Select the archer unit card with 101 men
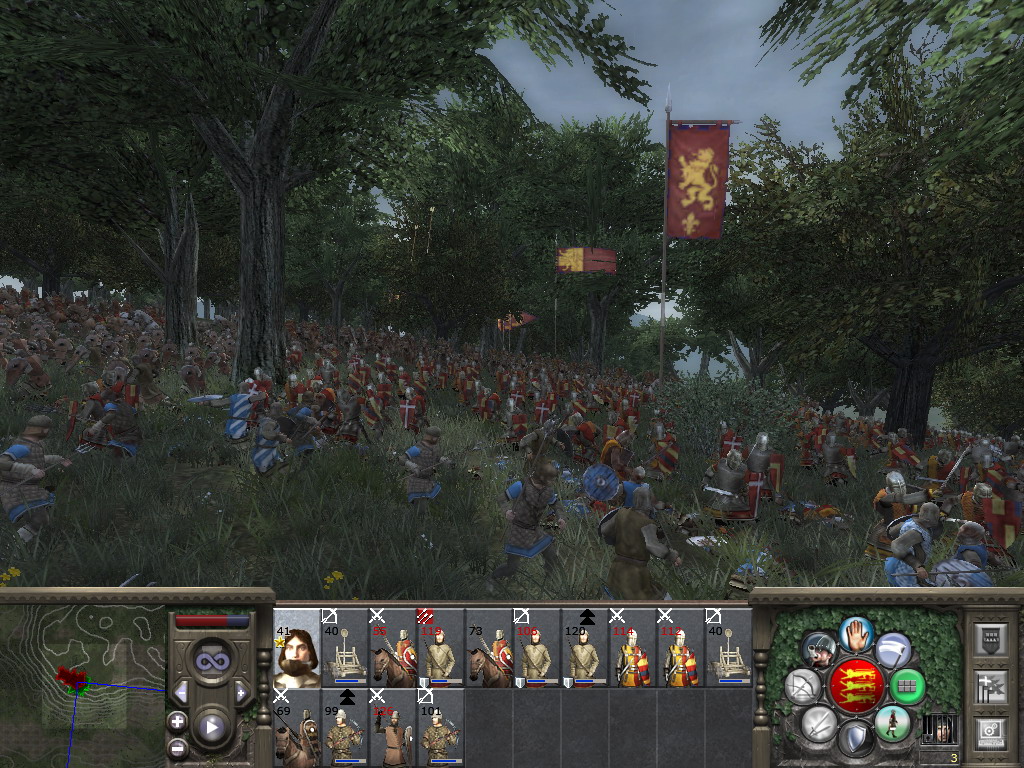 tap(441, 728)
